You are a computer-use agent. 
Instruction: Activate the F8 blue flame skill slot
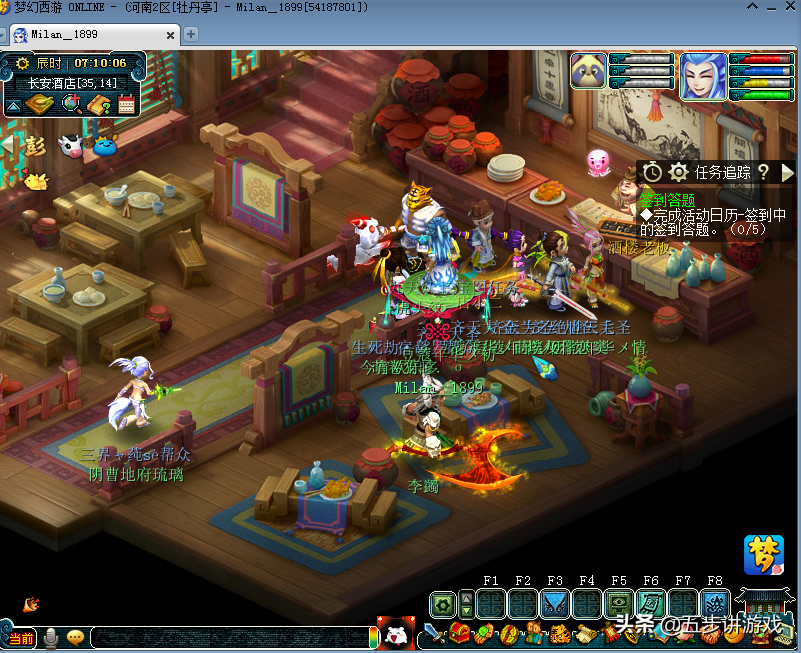715,604
